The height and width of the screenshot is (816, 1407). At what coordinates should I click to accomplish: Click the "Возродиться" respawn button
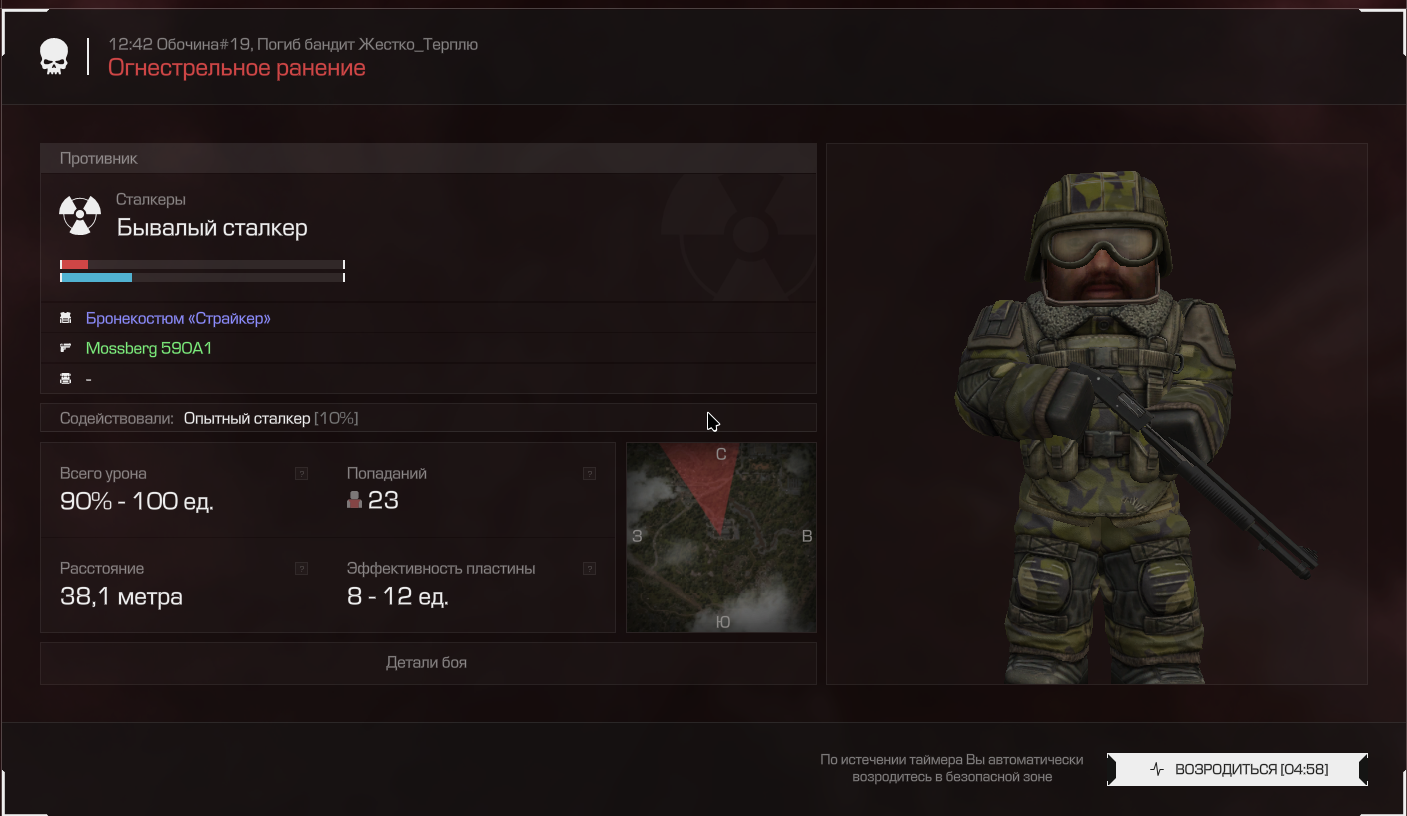pos(1237,769)
